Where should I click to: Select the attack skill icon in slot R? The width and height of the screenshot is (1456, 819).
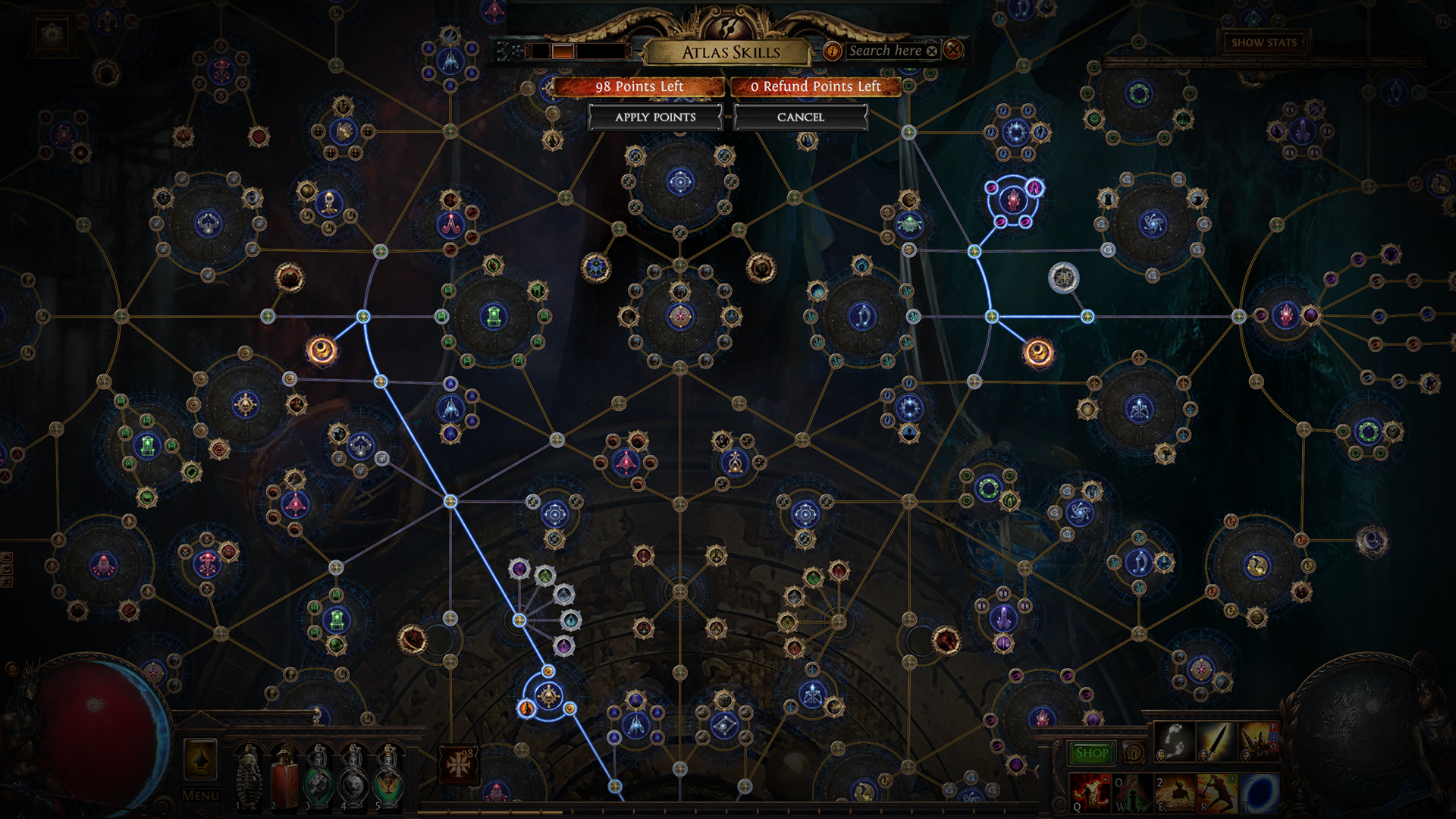(x=1216, y=793)
